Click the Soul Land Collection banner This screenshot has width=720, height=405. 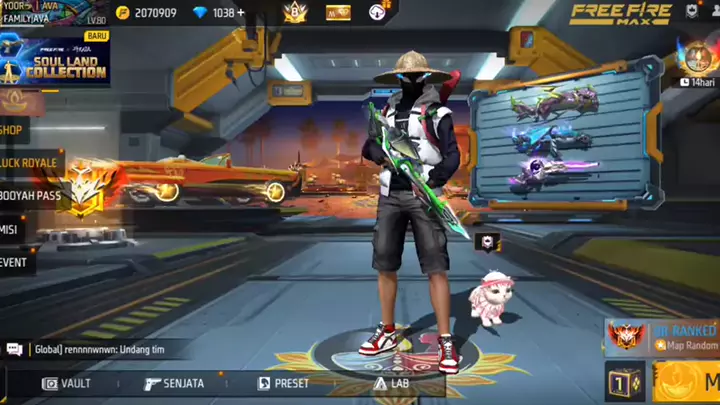pyautogui.click(x=55, y=62)
